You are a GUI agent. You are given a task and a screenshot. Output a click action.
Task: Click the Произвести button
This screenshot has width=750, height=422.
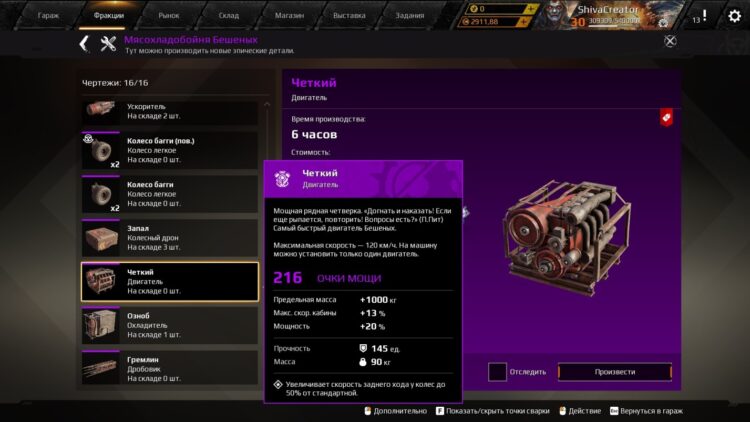[614, 372]
